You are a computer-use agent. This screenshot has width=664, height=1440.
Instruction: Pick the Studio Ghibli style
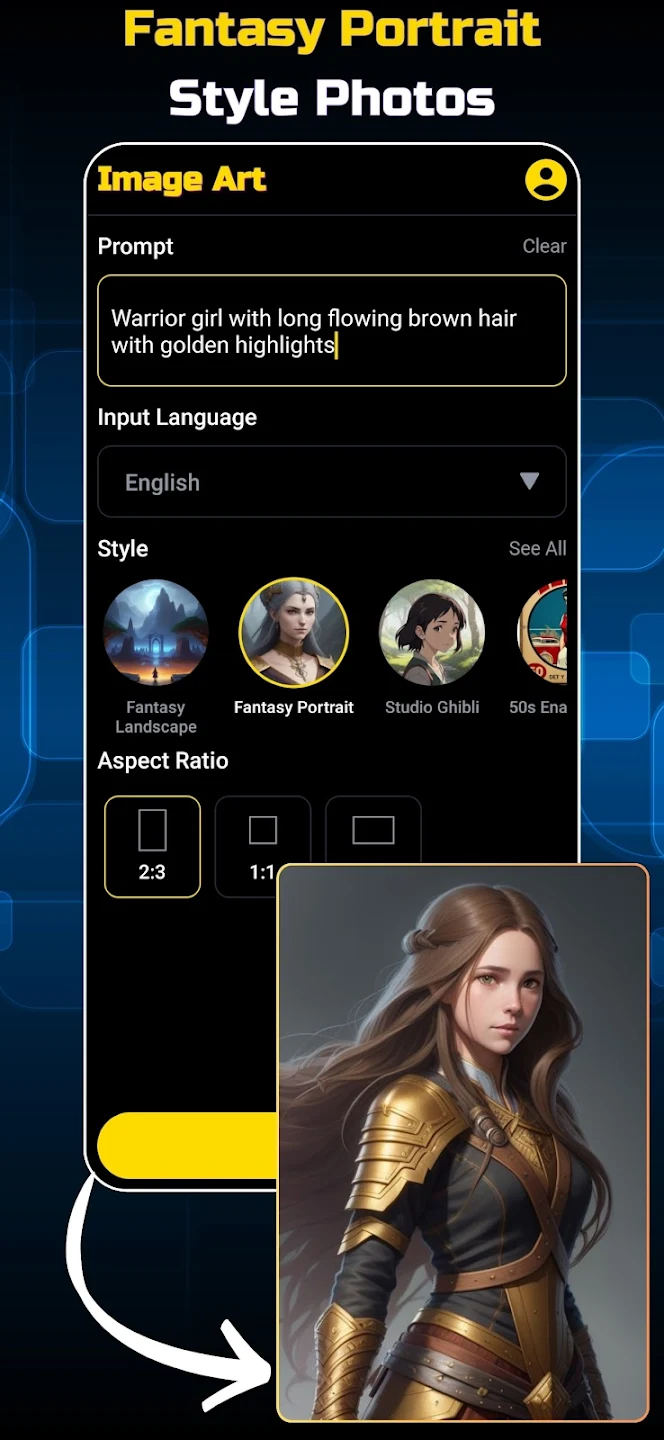click(x=432, y=633)
